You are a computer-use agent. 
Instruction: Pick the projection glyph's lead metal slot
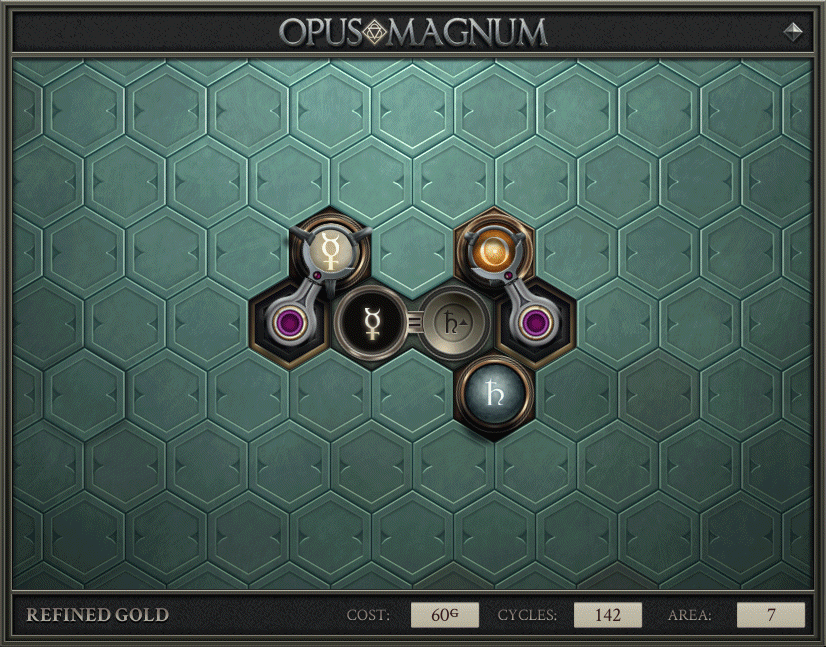[x=455, y=322]
